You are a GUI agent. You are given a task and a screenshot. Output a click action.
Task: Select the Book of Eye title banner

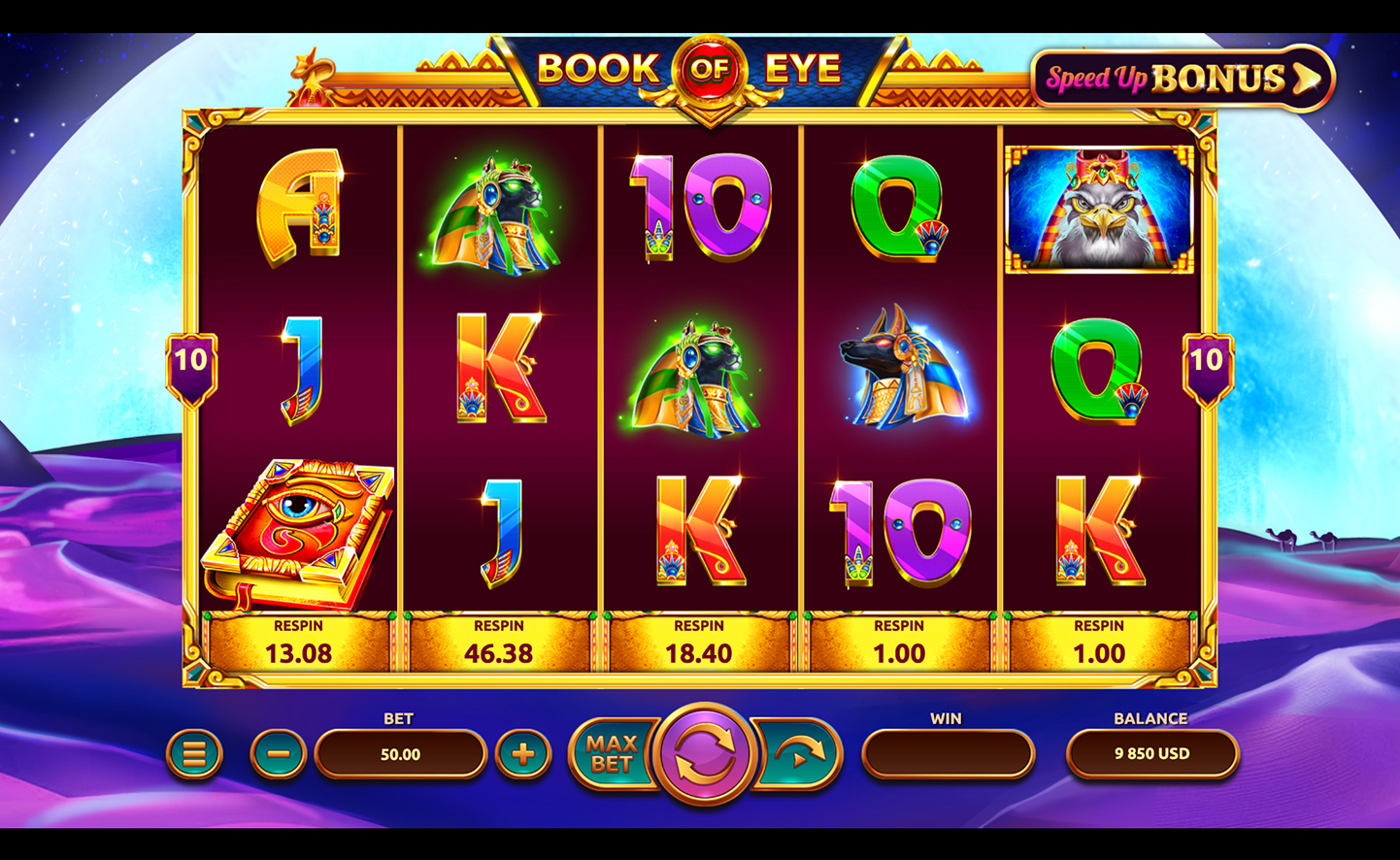[701, 68]
